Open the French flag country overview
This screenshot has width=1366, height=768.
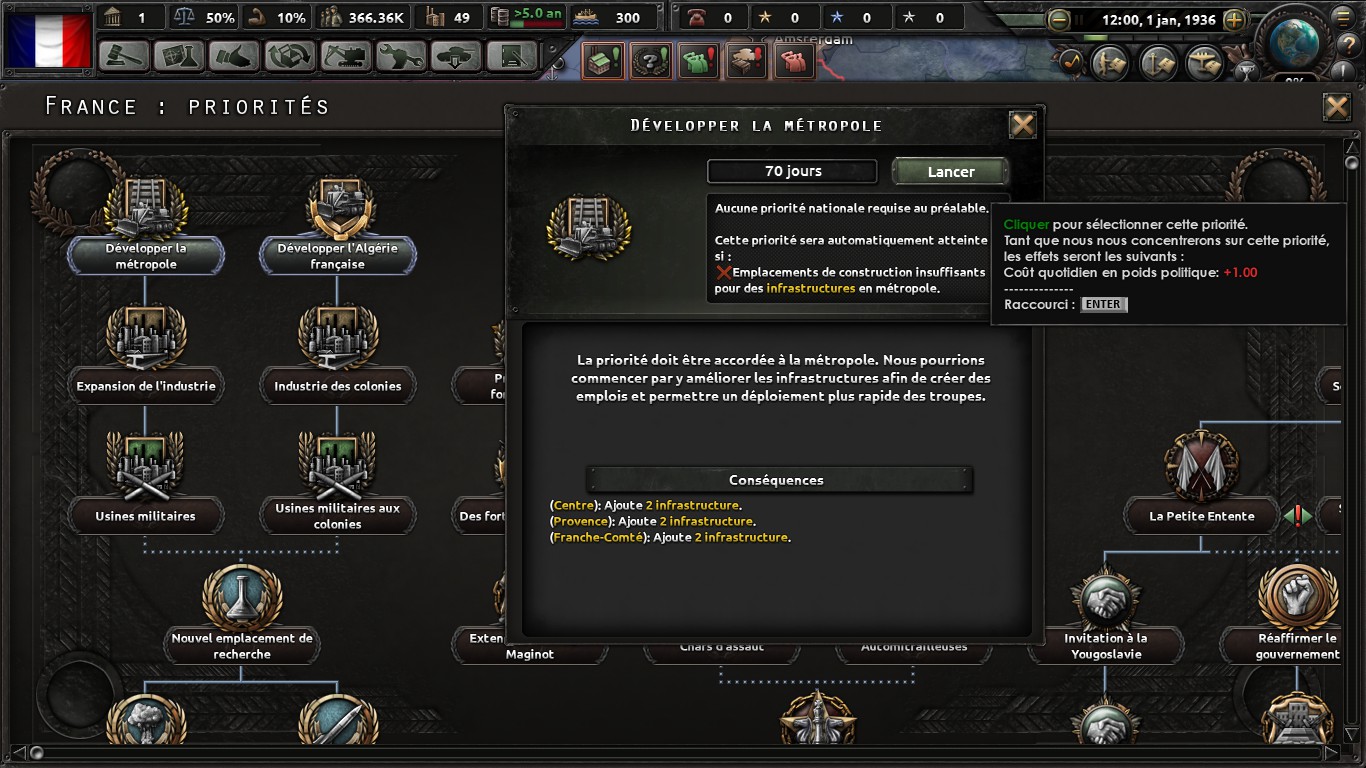pos(49,40)
